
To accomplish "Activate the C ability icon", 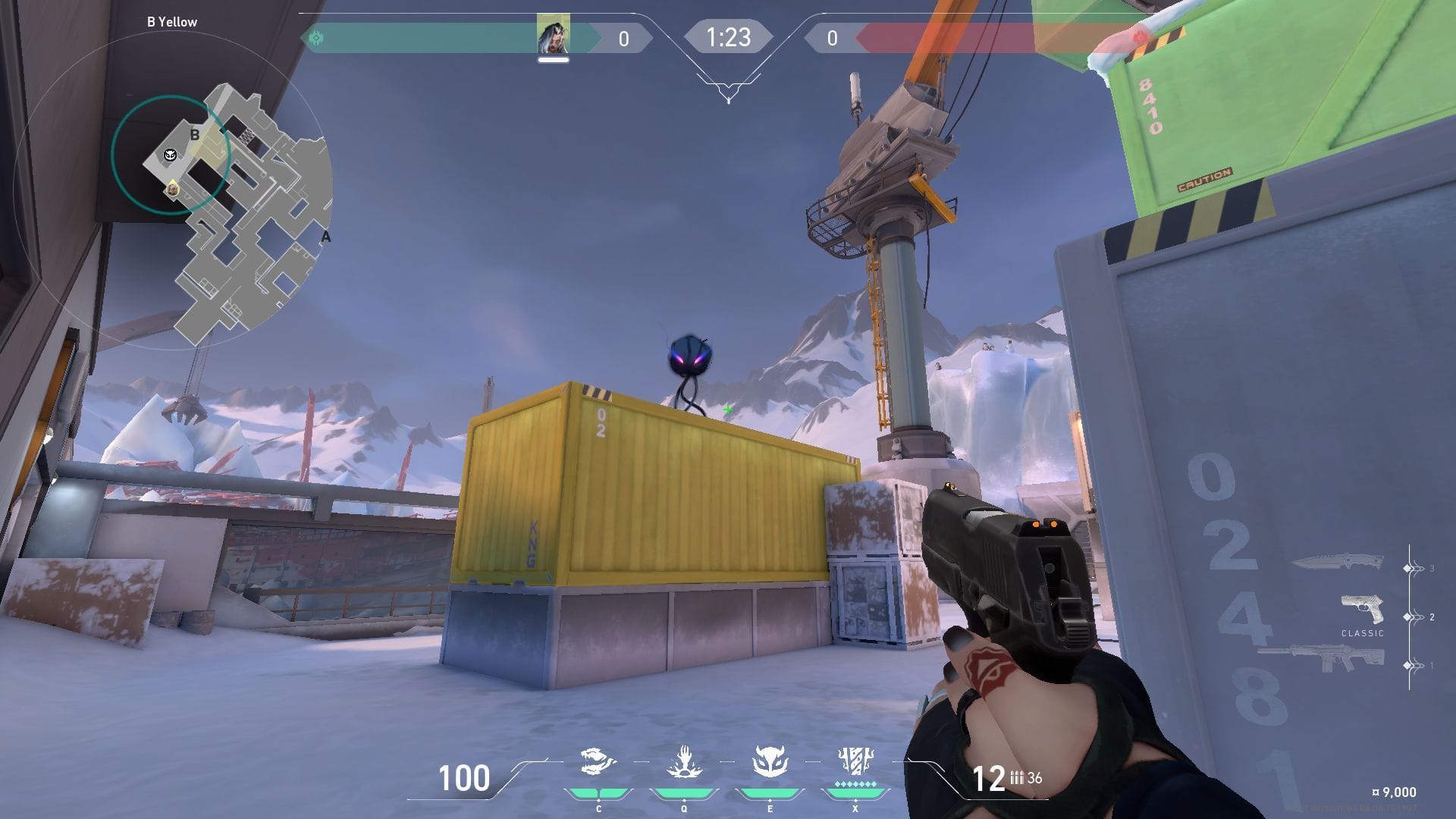I will point(598,762).
